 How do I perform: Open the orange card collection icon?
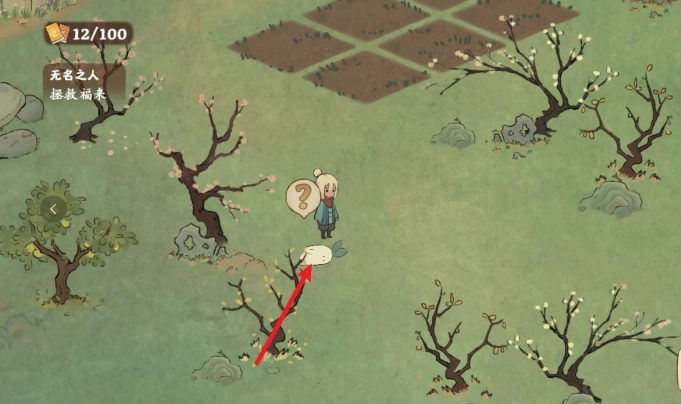pyautogui.click(x=56, y=34)
